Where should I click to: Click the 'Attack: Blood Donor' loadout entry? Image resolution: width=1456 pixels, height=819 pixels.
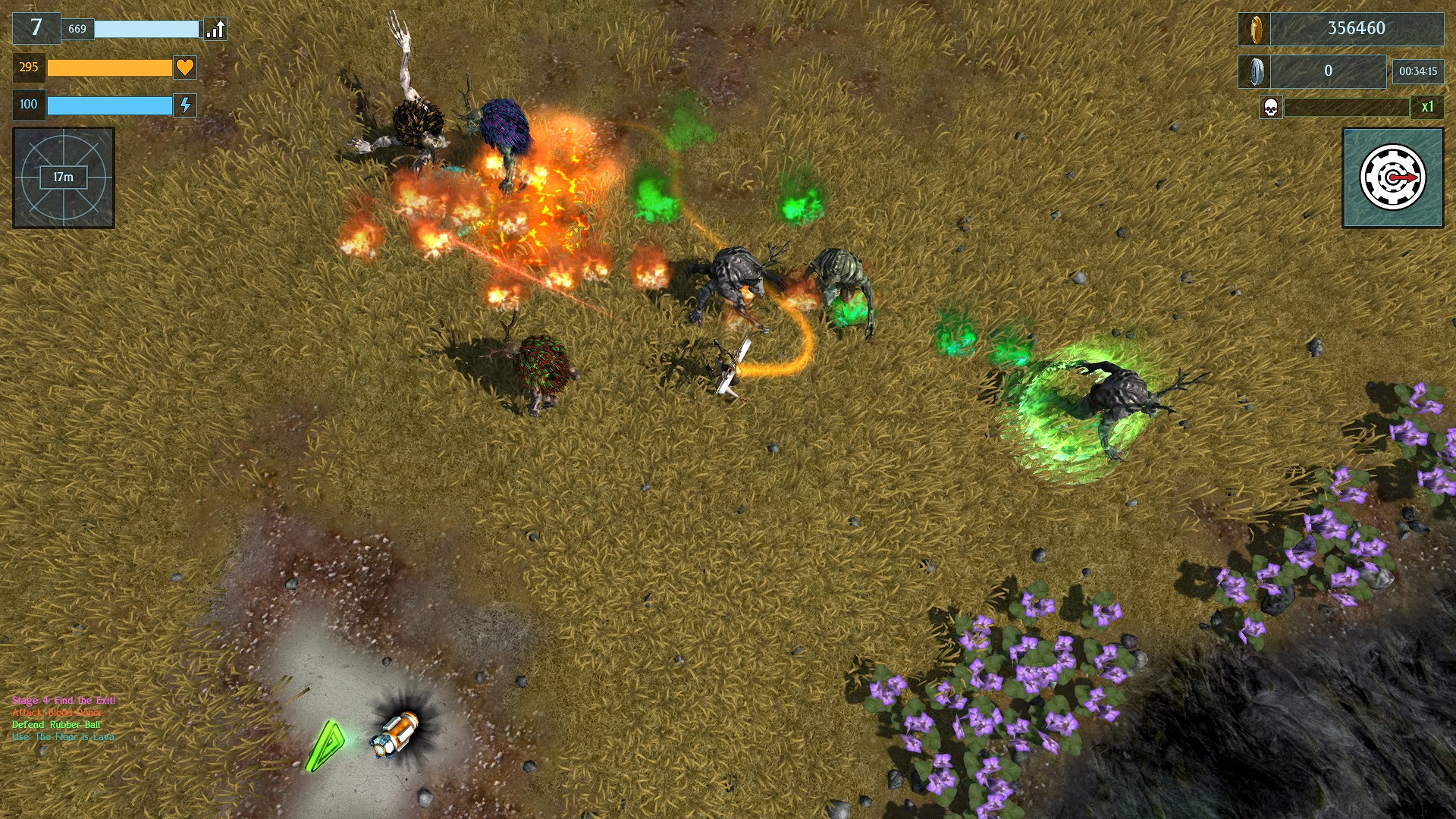[55, 714]
